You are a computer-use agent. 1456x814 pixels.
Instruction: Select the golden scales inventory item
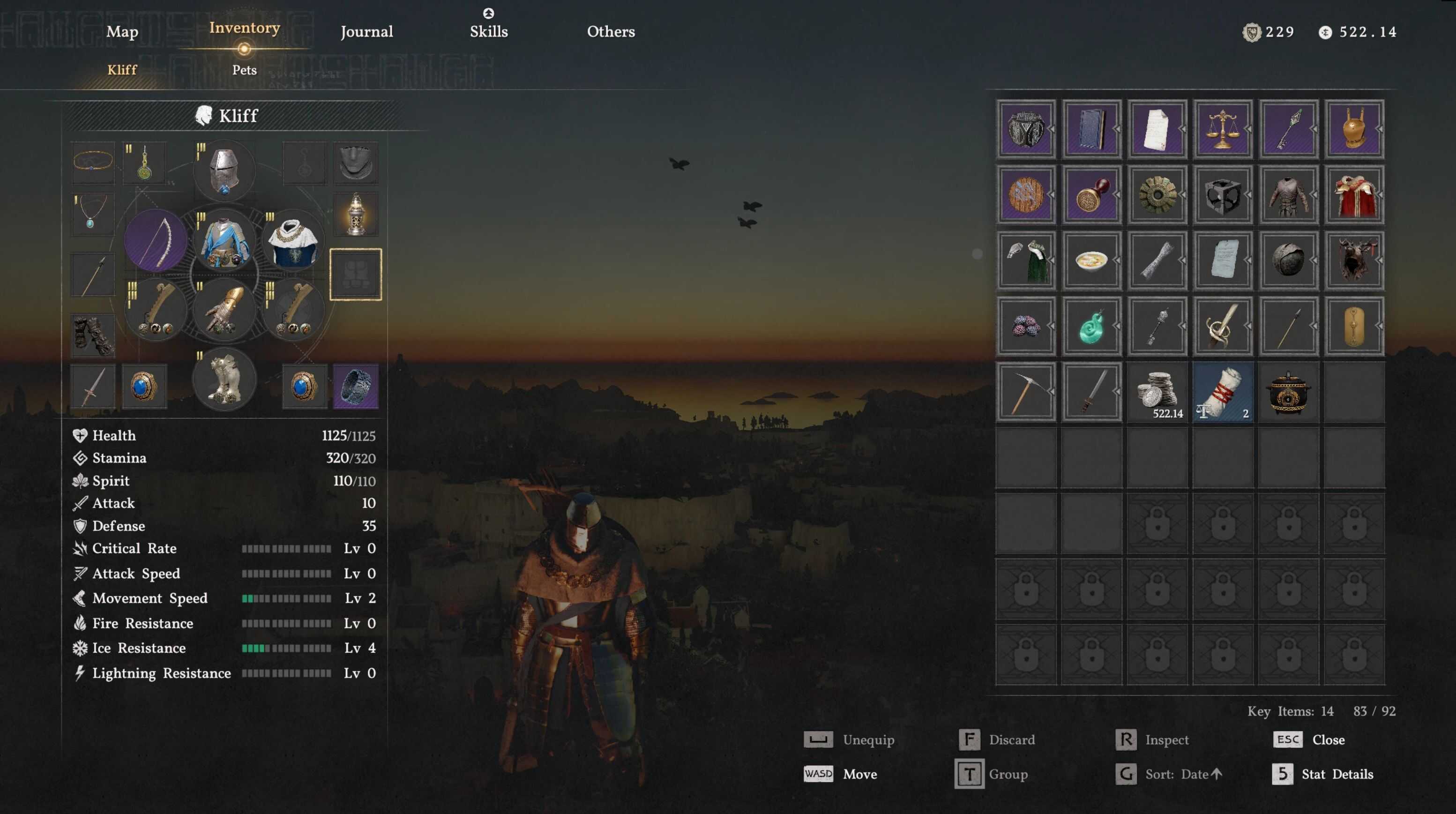1223,129
